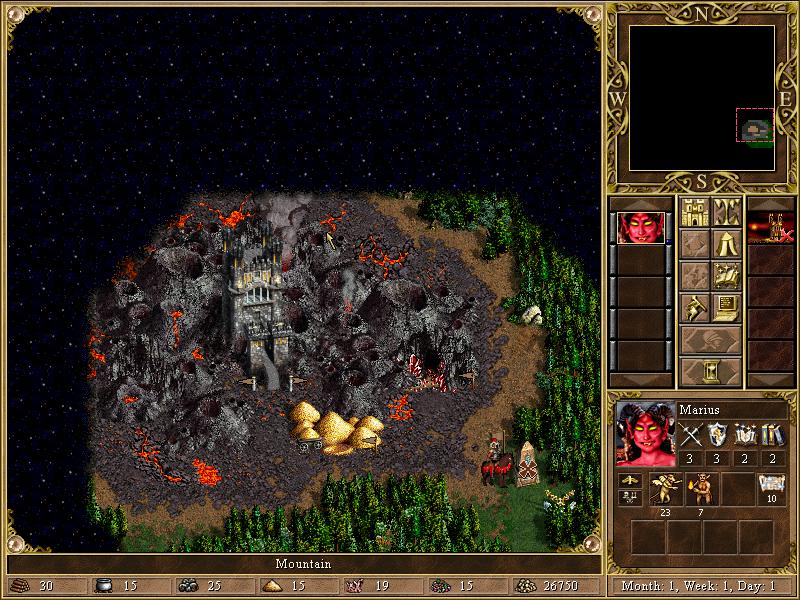Open the Kingdom Overview castle button
800x600 pixels.
tap(694, 212)
